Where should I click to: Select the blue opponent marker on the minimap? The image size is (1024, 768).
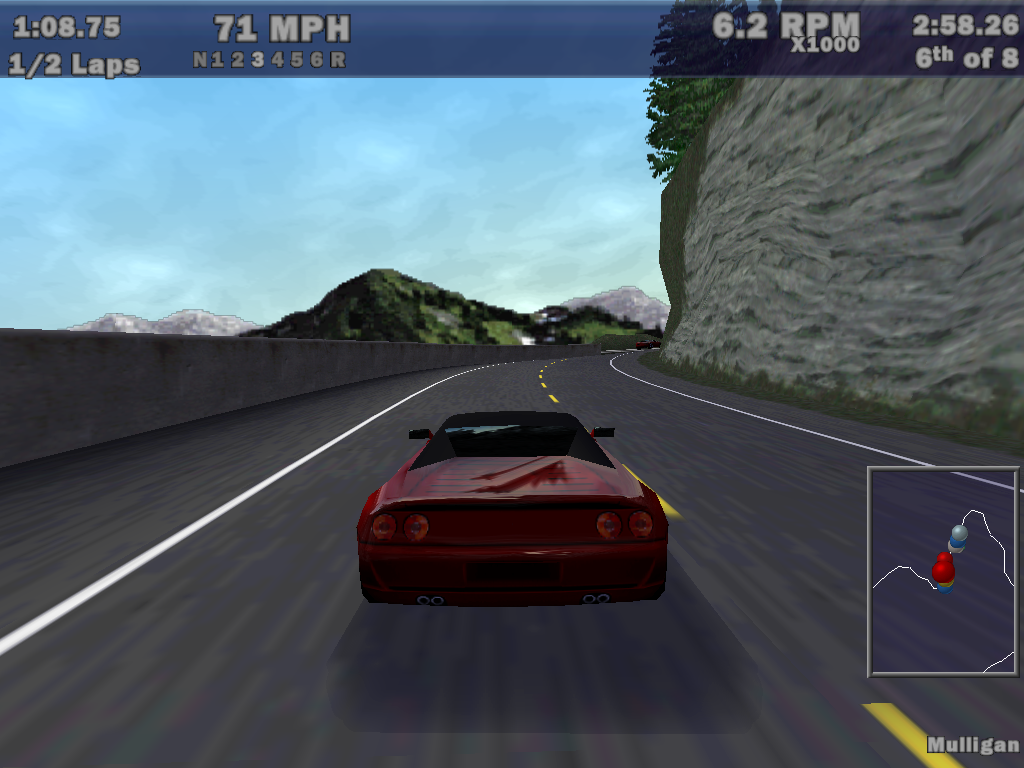tap(959, 535)
